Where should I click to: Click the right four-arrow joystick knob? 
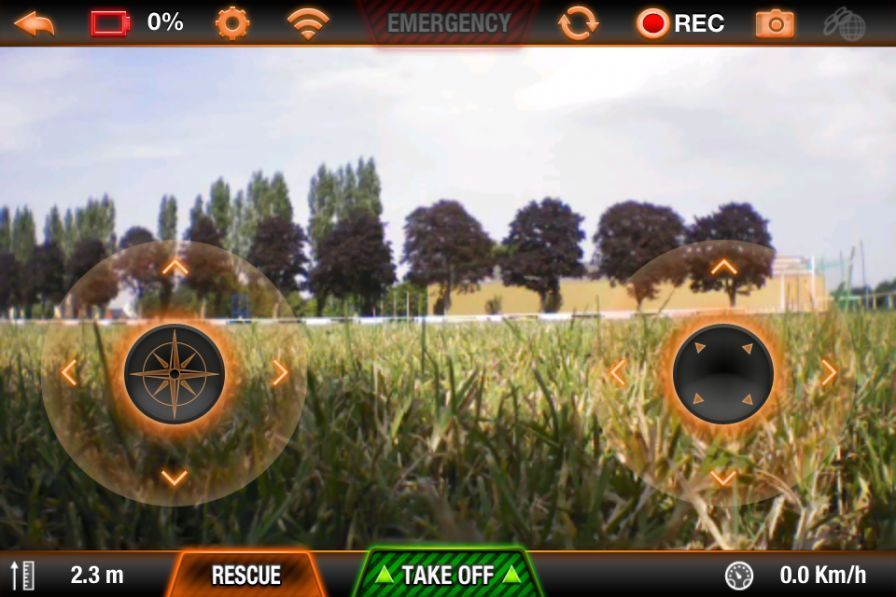tap(723, 373)
